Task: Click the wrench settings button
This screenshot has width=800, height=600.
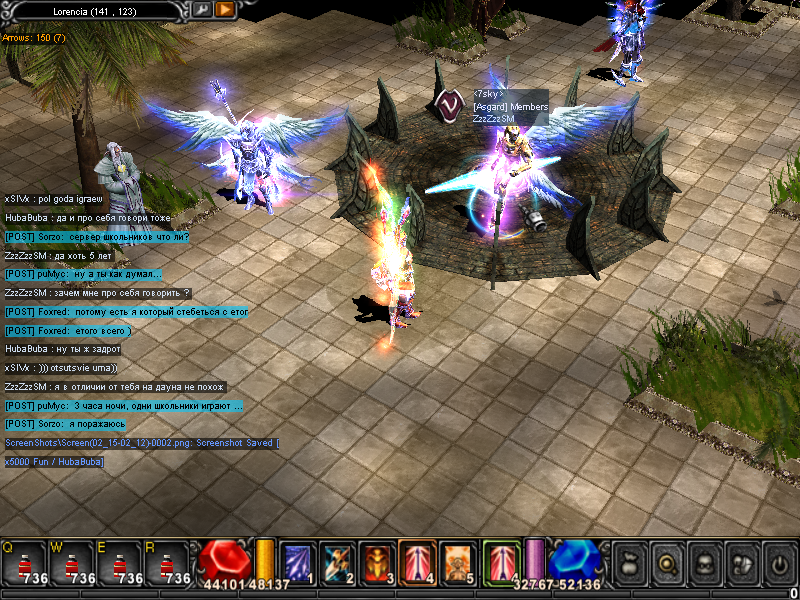Action: [202, 9]
